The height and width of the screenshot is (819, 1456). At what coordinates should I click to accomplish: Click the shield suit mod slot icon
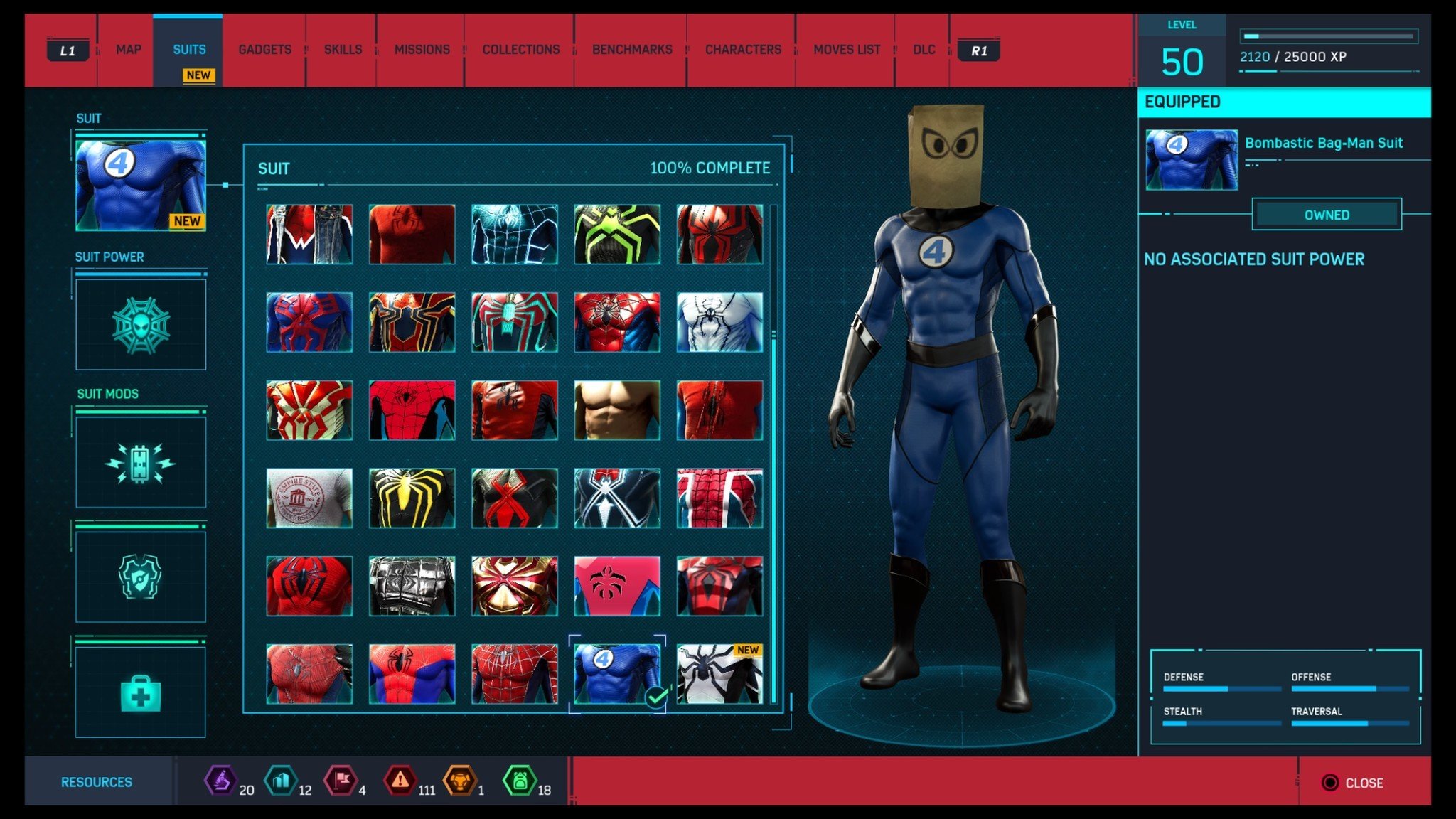140,576
